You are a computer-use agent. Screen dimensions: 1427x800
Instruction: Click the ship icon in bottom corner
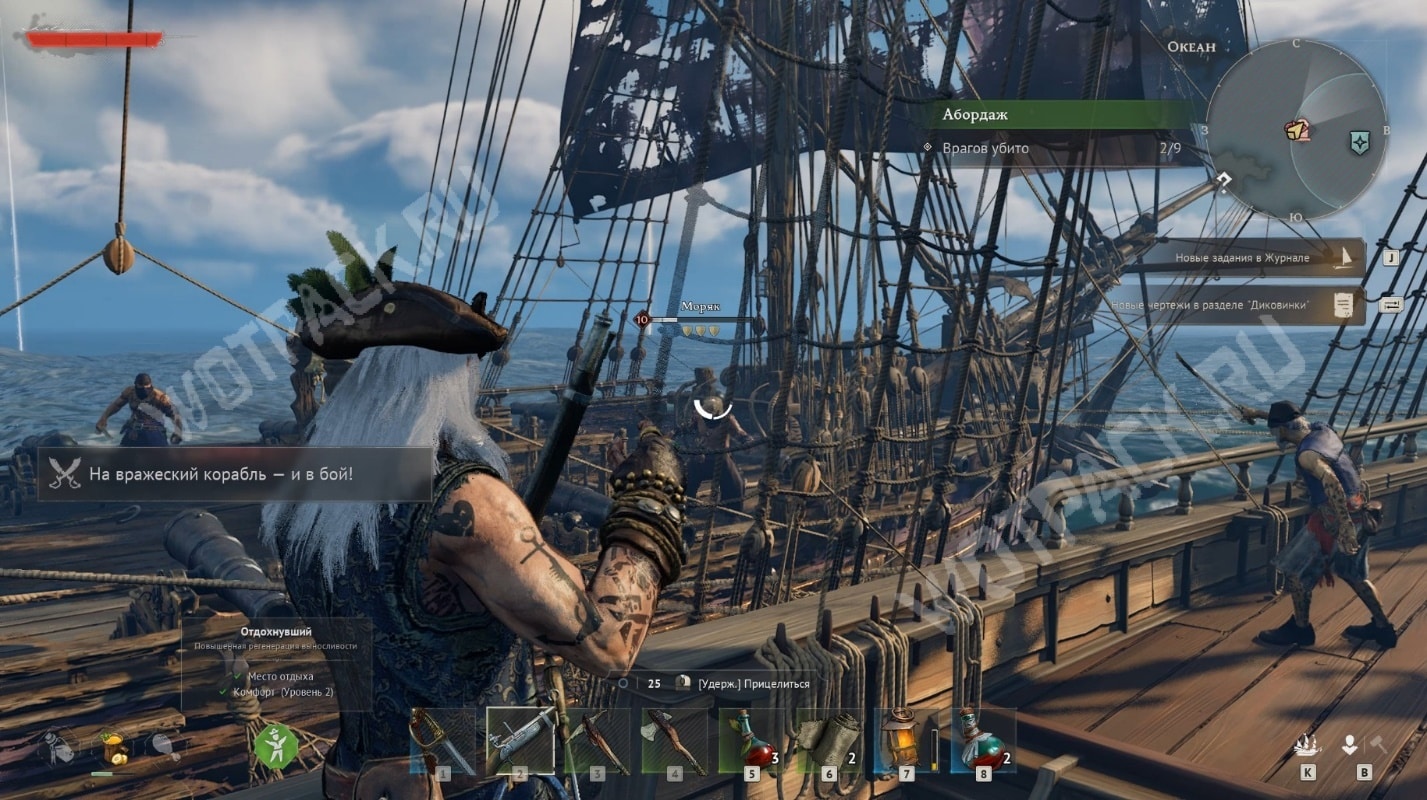1307,746
